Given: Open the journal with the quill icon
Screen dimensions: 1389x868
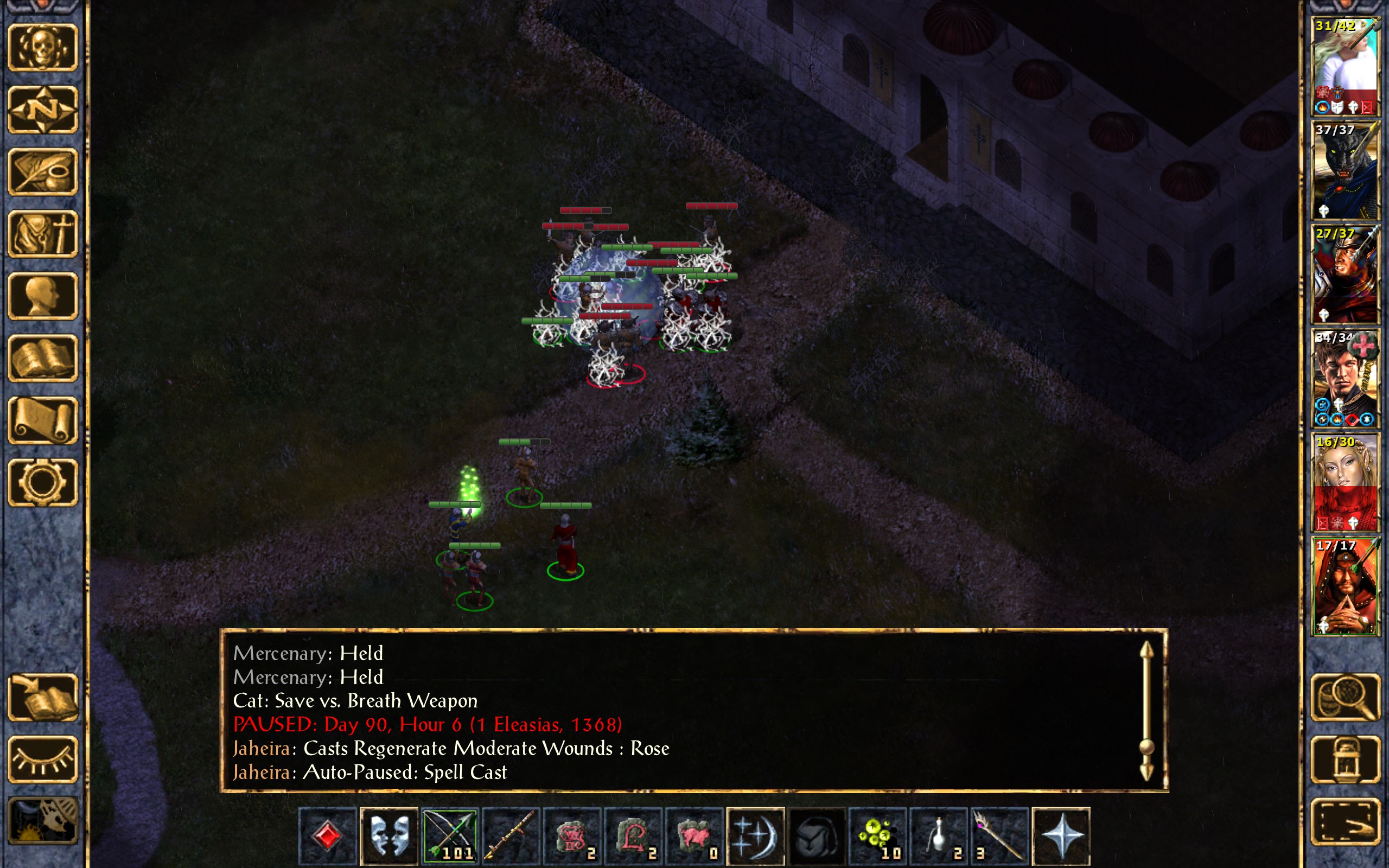Looking at the screenshot, I should click(42, 171).
